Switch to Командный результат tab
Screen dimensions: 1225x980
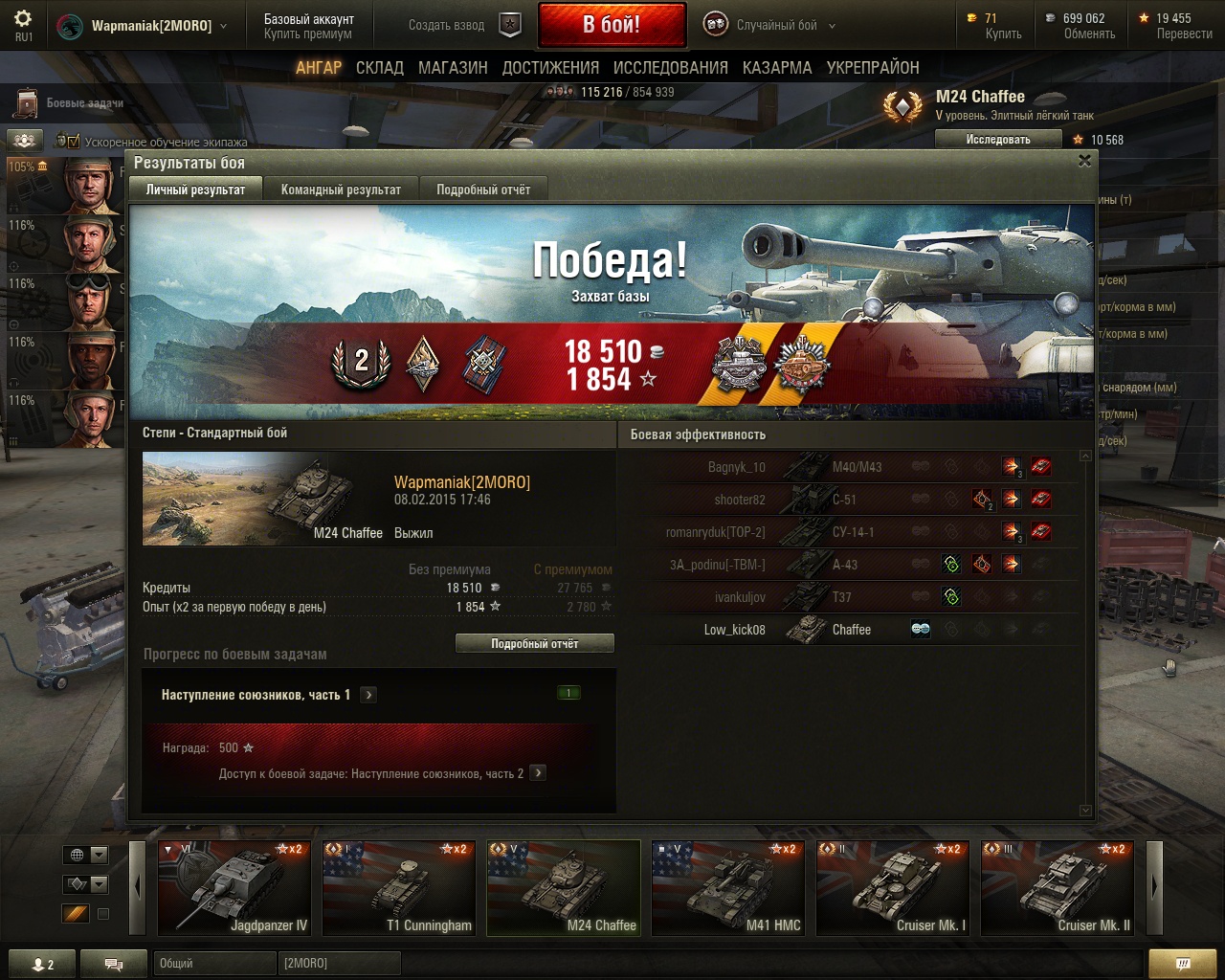341,189
